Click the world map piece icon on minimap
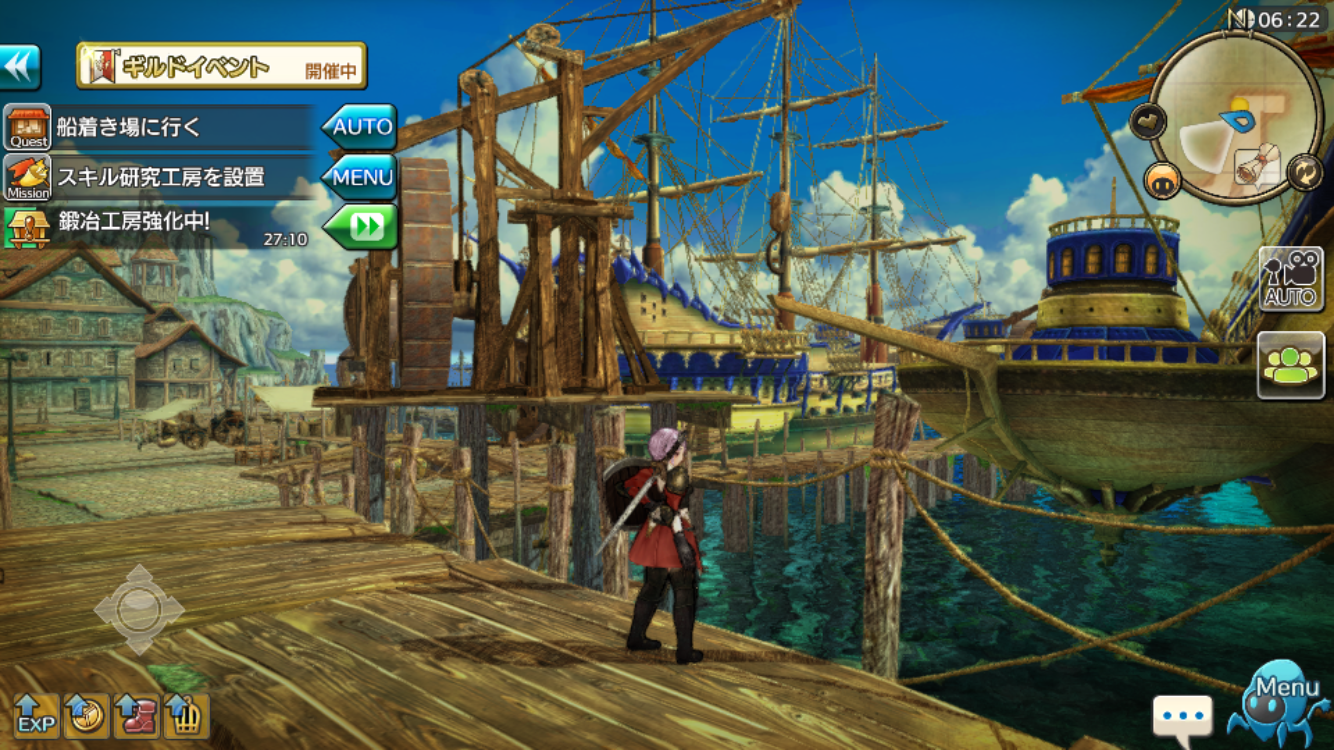 [x=1148, y=122]
